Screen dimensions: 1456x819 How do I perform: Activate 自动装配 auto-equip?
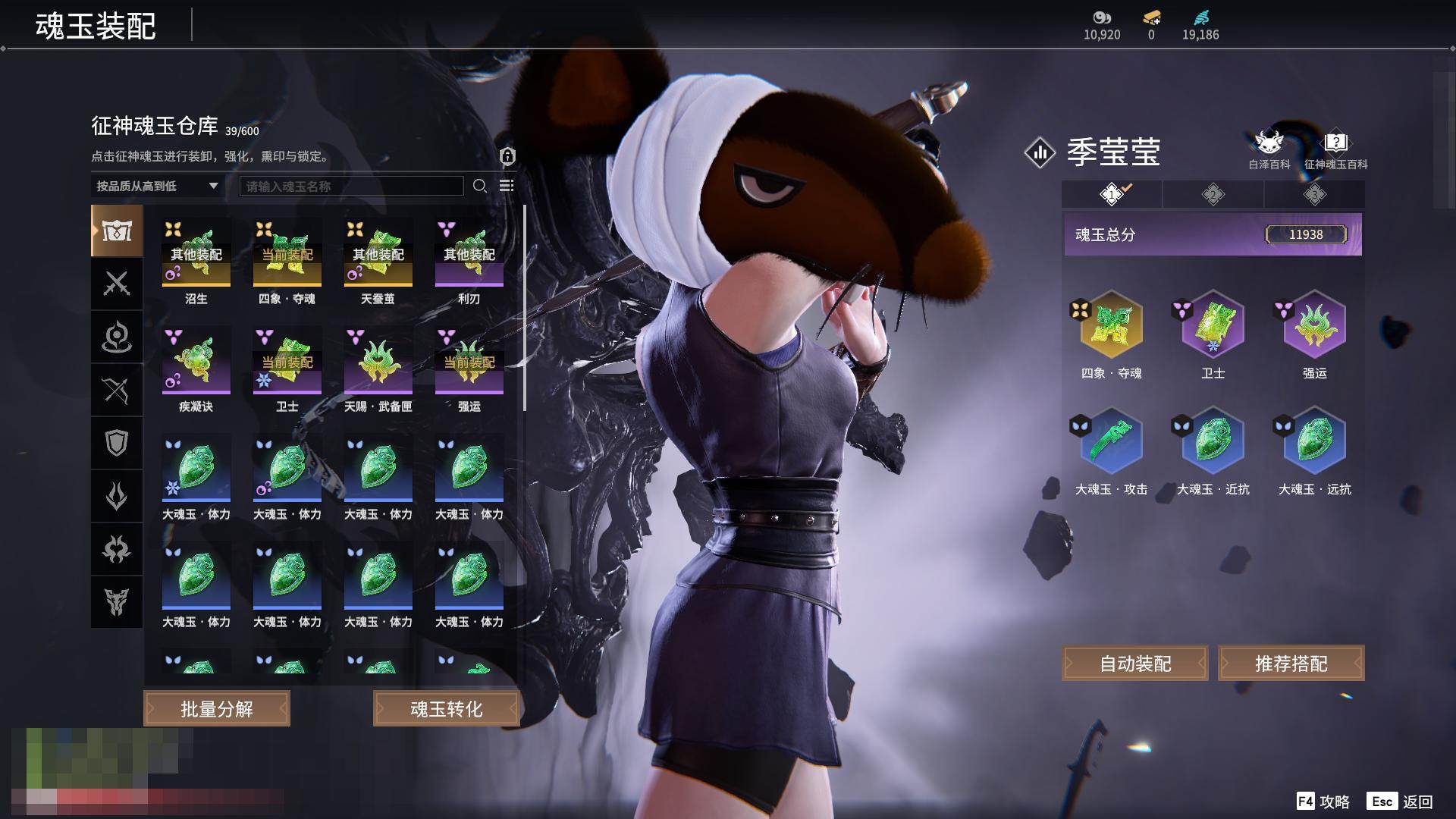1135,664
